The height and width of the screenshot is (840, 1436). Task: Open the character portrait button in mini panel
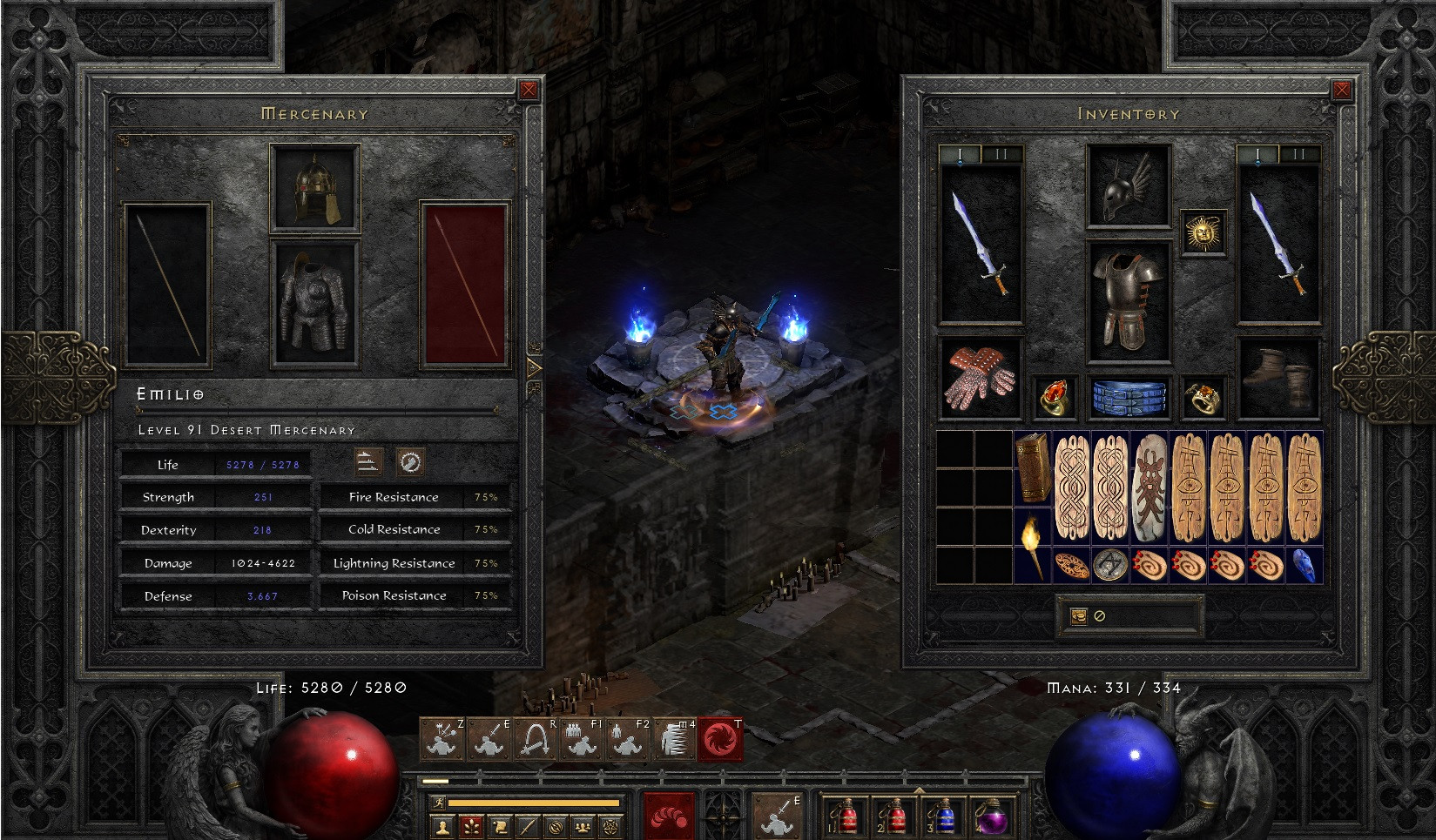[442, 826]
